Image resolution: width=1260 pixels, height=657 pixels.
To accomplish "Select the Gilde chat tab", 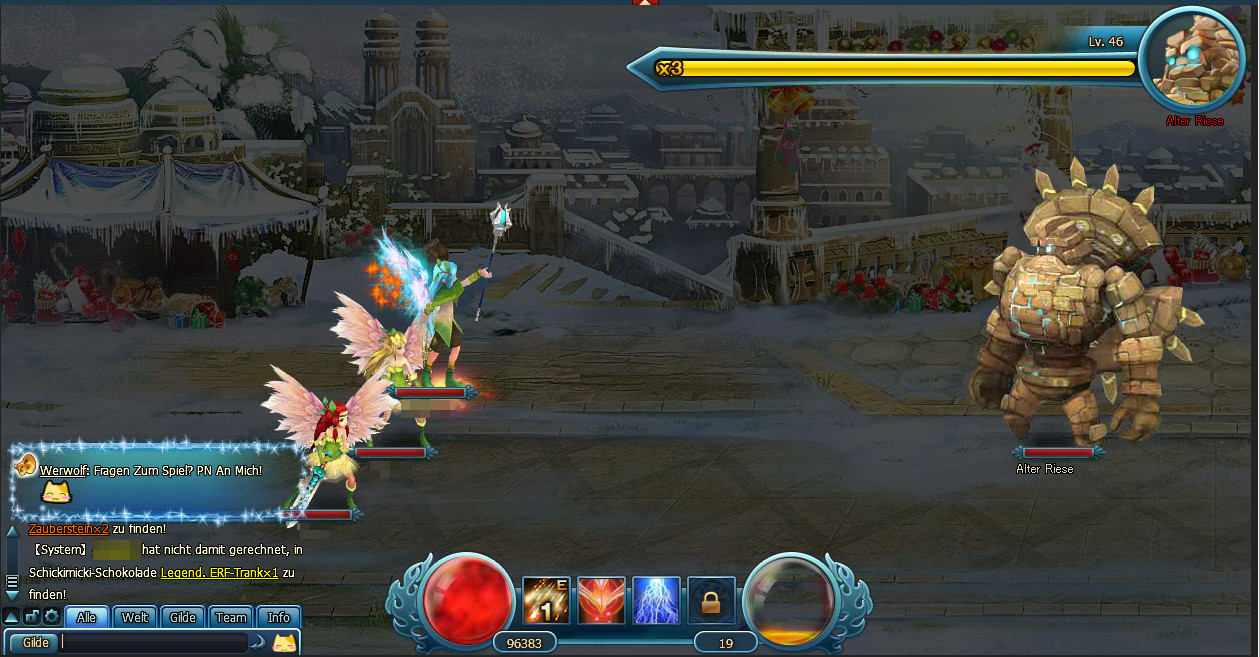I will 183,617.
